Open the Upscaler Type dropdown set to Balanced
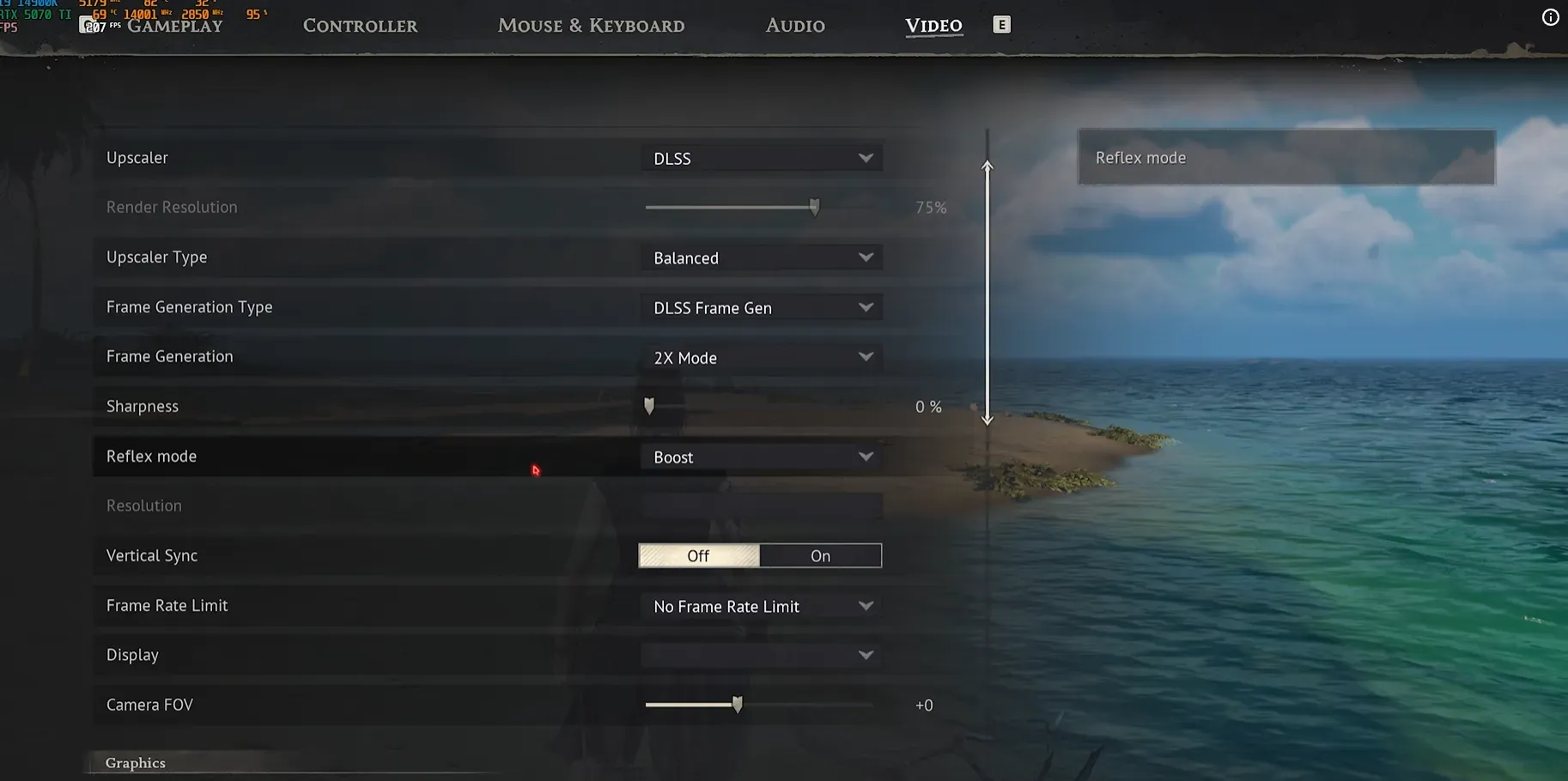1568x781 pixels. [x=761, y=257]
